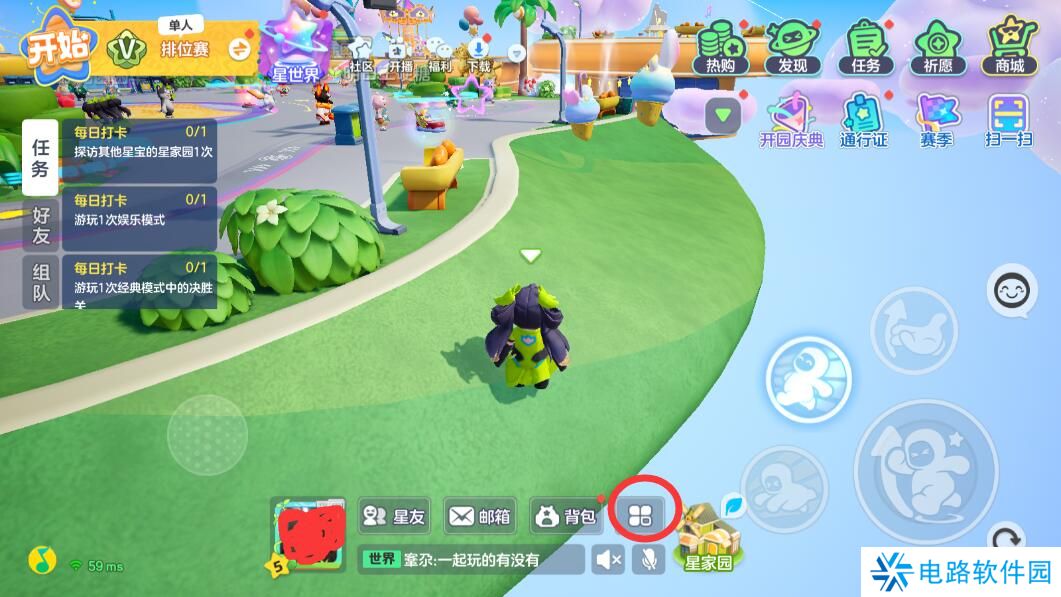The width and height of the screenshot is (1061, 597).
Task: Open the smiley emote button
Action: coord(1011,291)
